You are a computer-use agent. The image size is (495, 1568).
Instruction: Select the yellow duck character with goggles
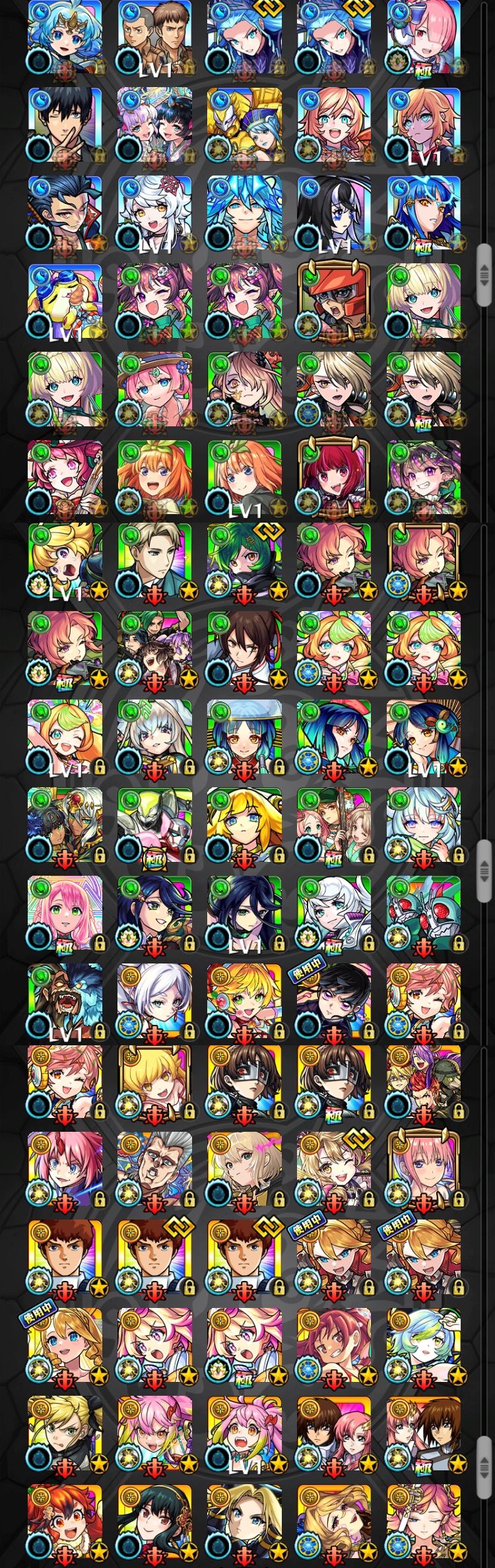[65, 301]
